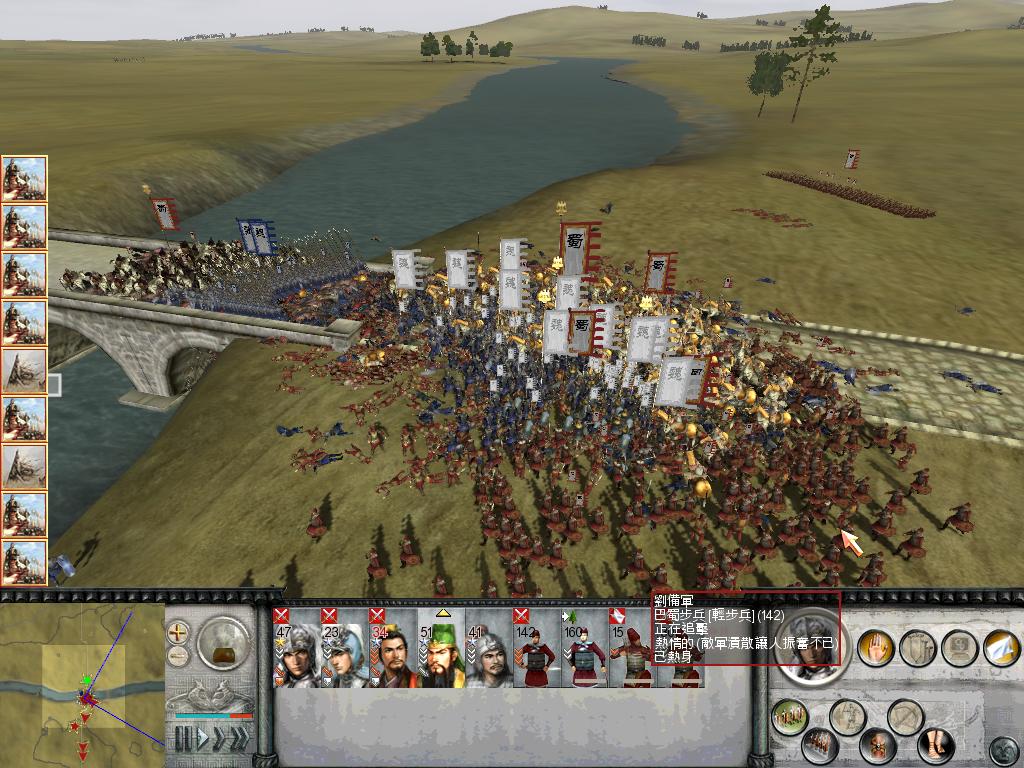Set battle speed to normal play

click(201, 739)
